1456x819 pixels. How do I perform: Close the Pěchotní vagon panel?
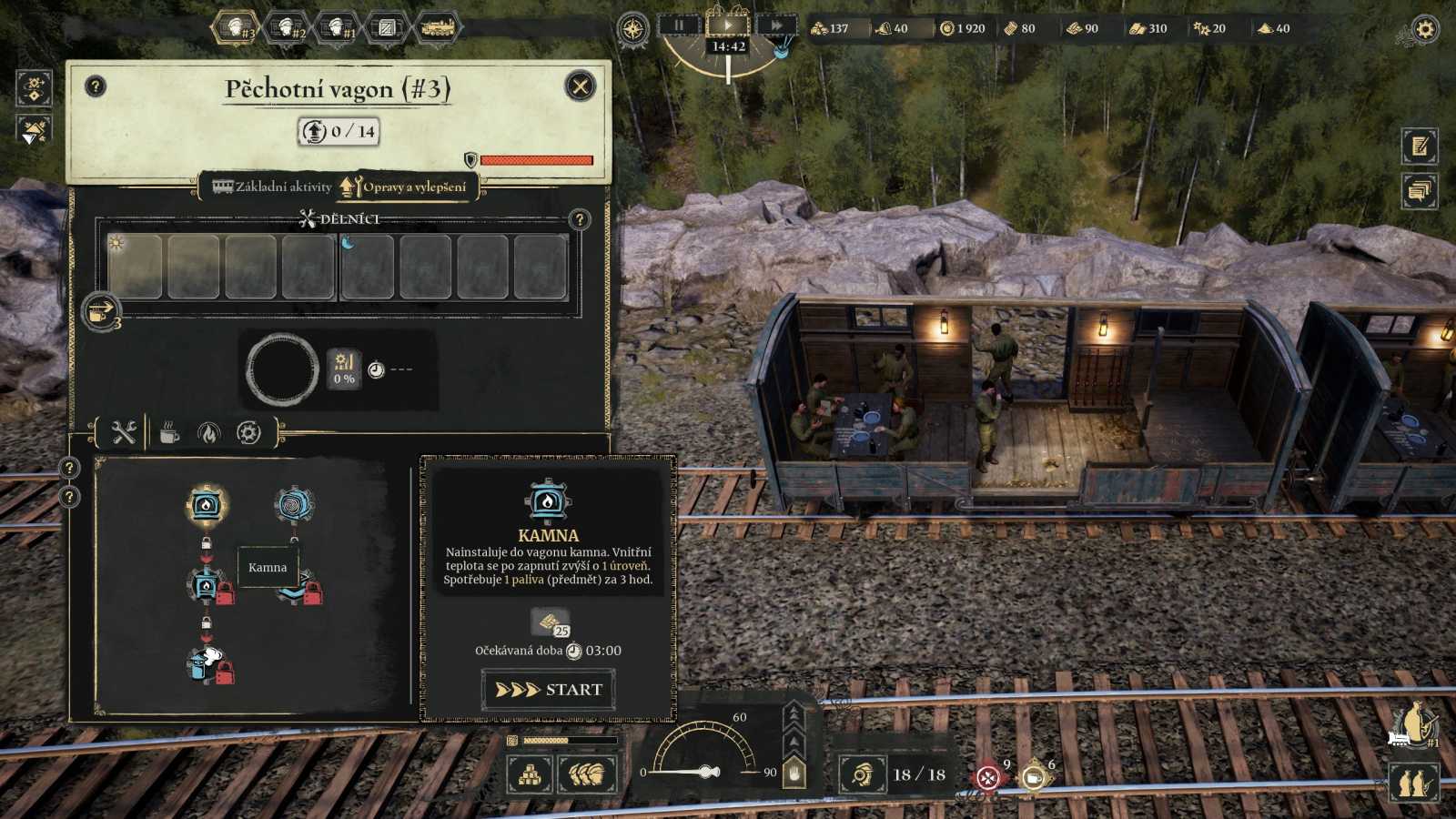point(580,86)
